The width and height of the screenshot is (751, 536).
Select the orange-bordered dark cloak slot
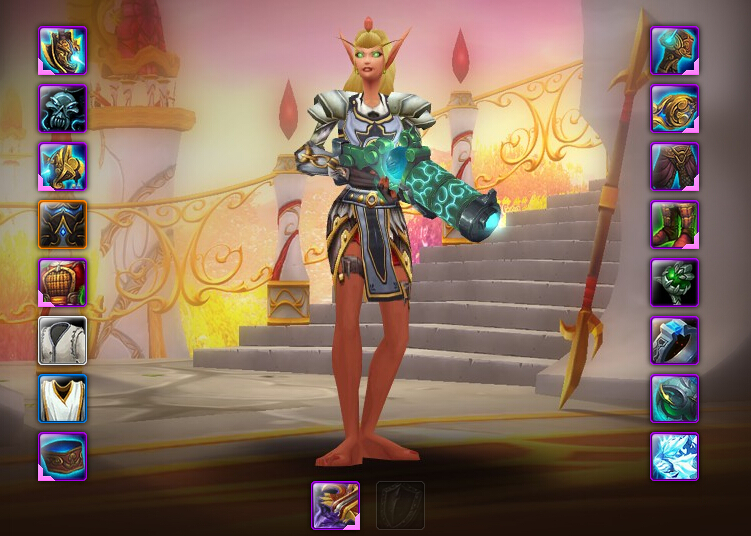click(63, 224)
